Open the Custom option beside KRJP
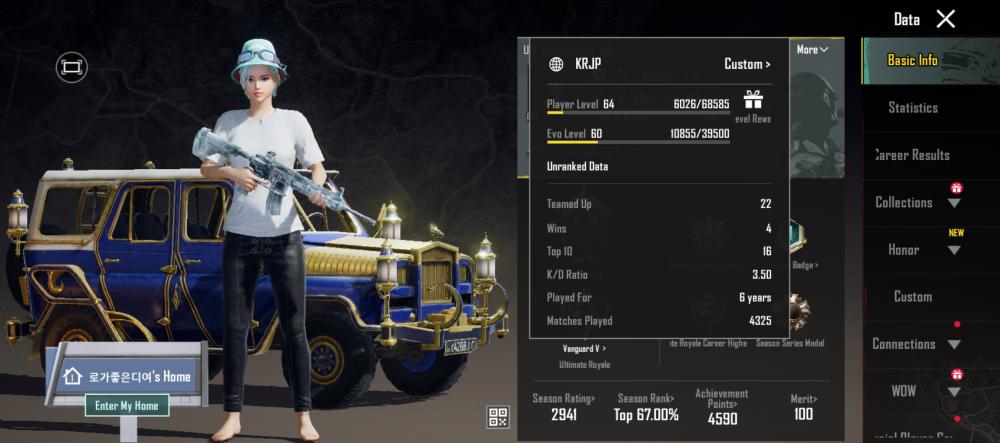 coord(747,64)
